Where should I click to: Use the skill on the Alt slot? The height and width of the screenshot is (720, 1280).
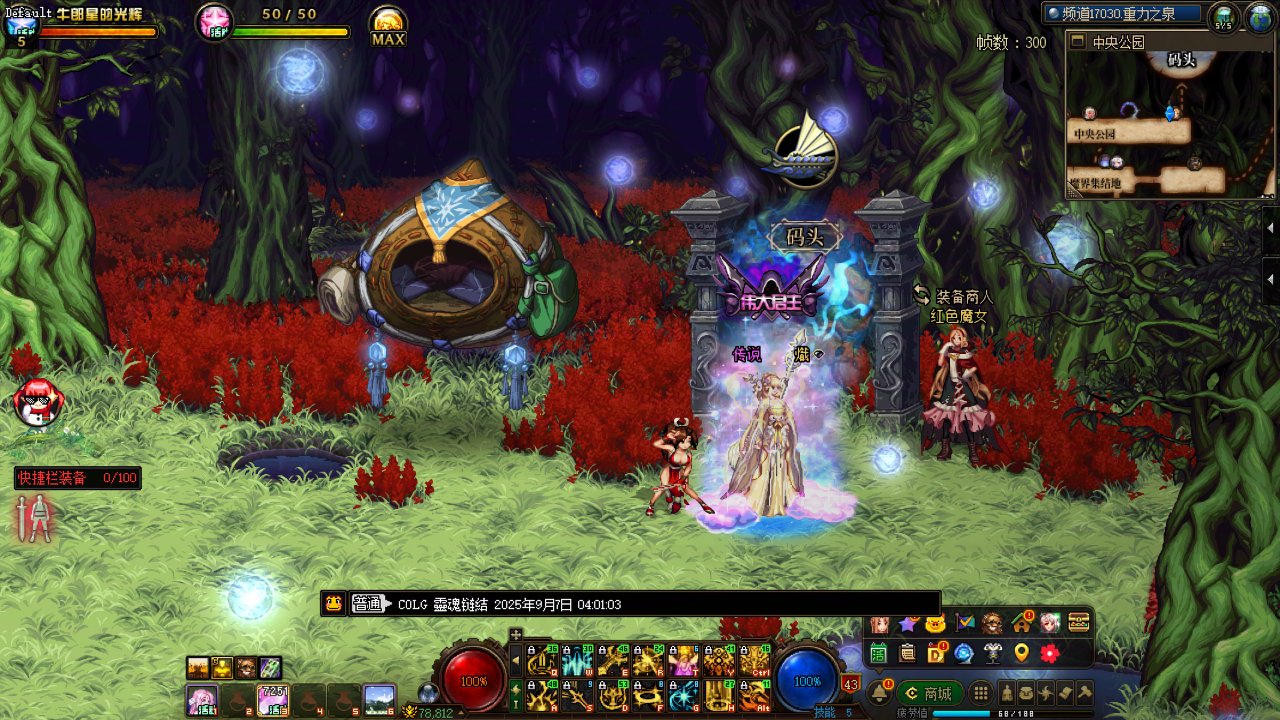point(755,695)
